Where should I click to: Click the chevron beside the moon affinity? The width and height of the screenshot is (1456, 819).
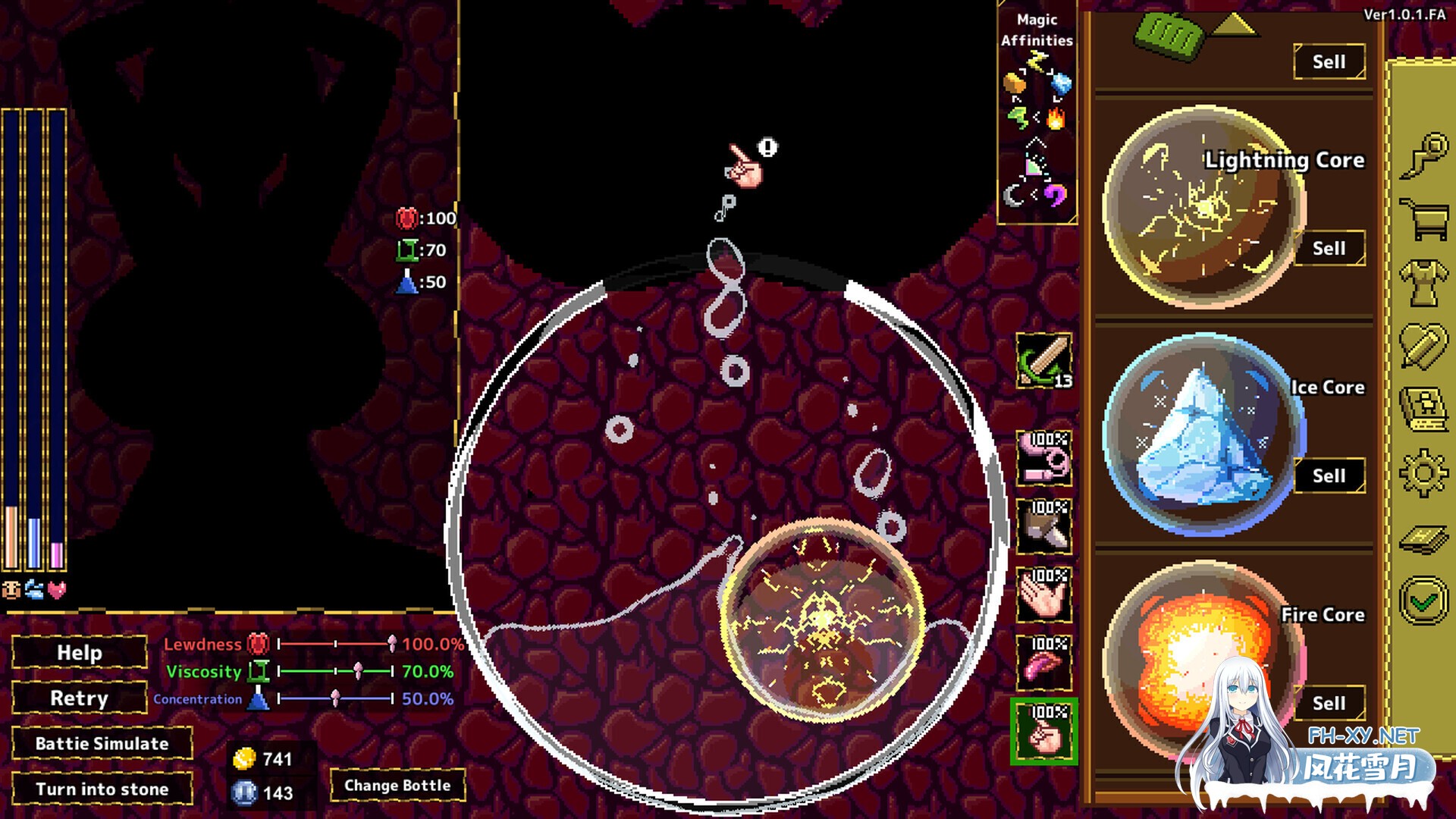pos(1033,195)
